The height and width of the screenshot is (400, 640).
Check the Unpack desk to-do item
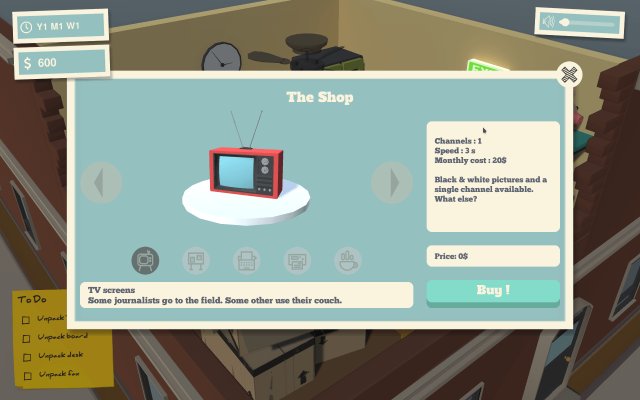pyautogui.click(x=26, y=356)
